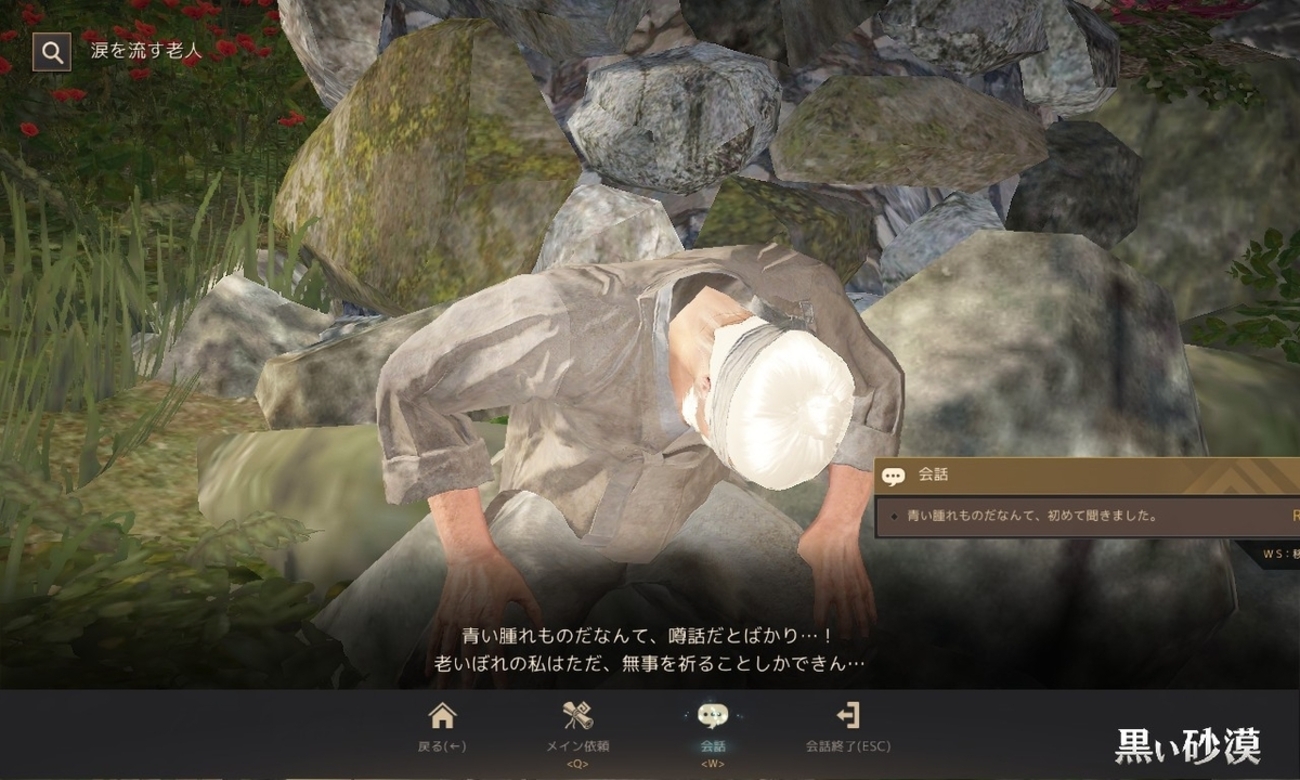The width and height of the screenshot is (1300, 780).
Task: End the dialogue with 会話終了
Action: tap(848, 726)
